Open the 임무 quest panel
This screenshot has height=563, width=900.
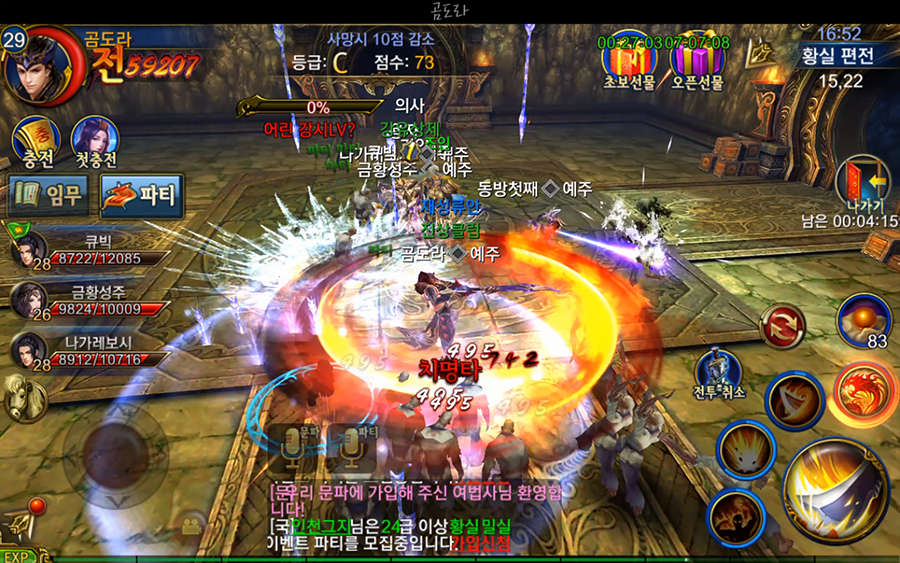51,195
